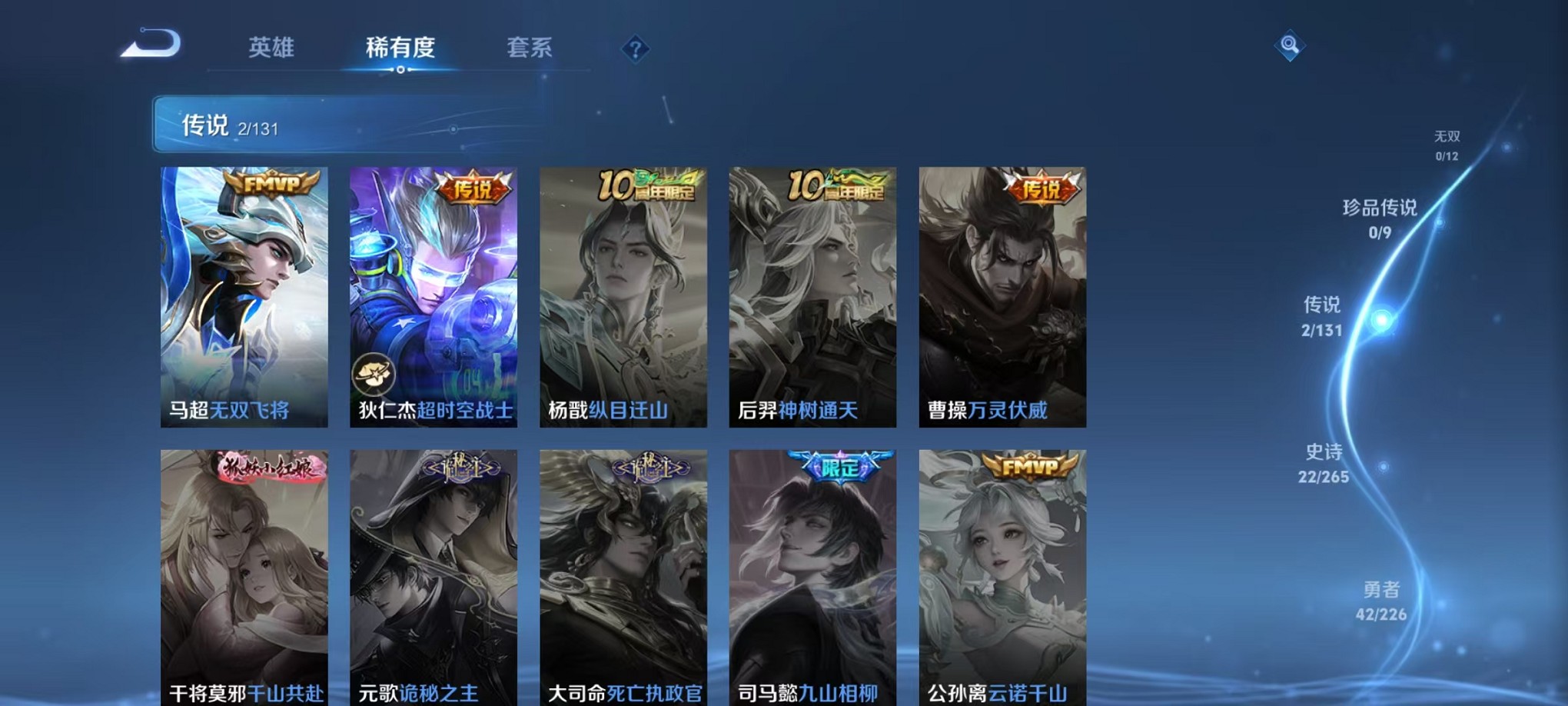Open the search icon in the top right

pos(1288,45)
